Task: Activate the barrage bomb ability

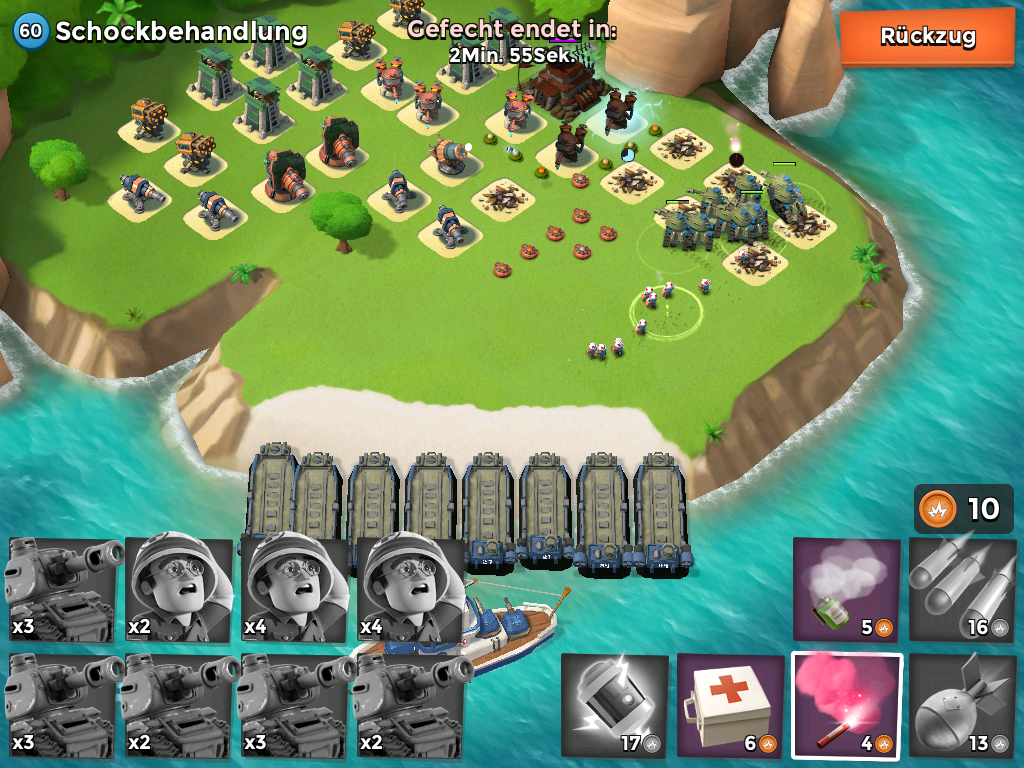Action: [x=960, y=705]
